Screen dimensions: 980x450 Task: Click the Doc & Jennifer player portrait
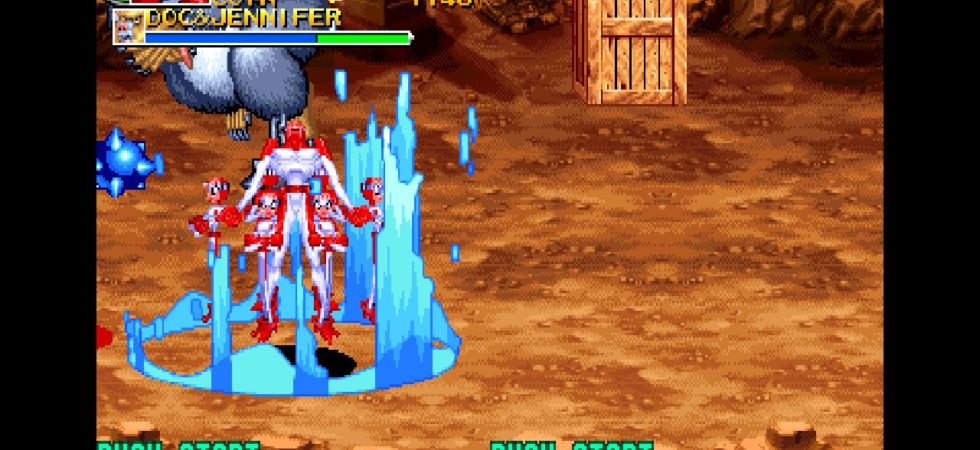[x=127, y=27]
